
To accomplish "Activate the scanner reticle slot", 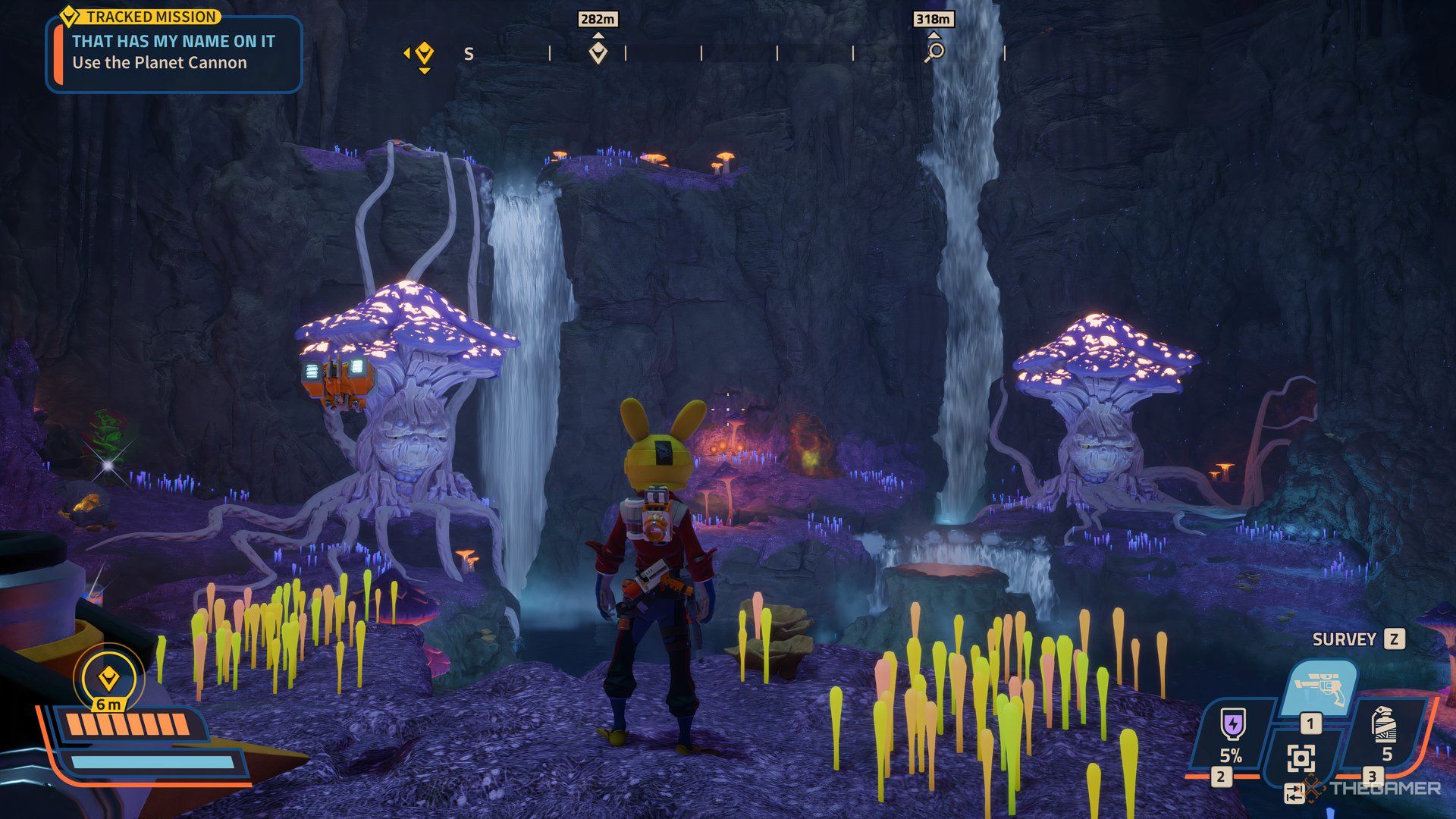I will [1301, 758].
